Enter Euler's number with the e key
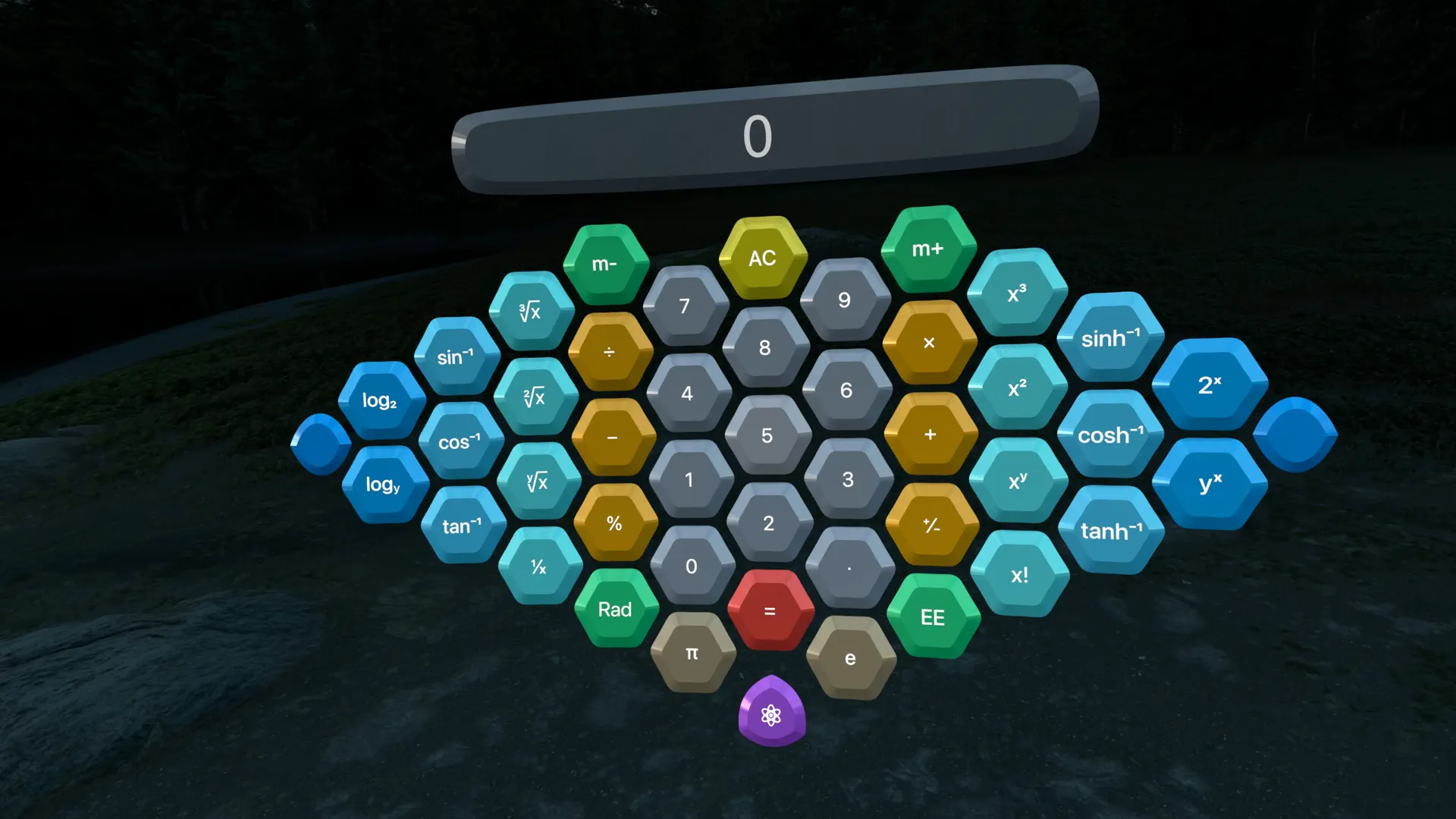 (849, 658)
